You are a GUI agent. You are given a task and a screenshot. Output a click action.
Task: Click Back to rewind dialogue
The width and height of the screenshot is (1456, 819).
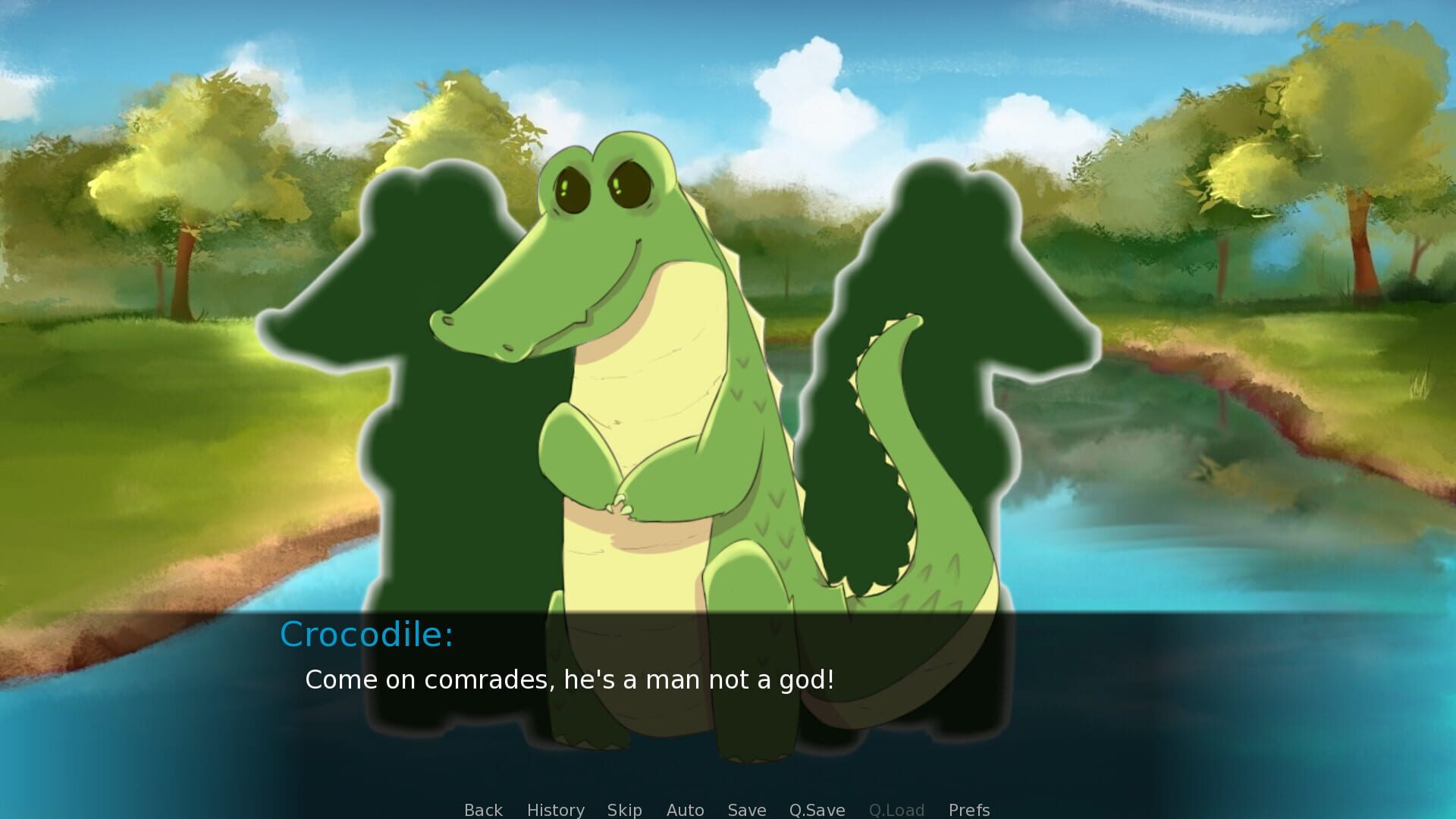[x=482, y=810]
